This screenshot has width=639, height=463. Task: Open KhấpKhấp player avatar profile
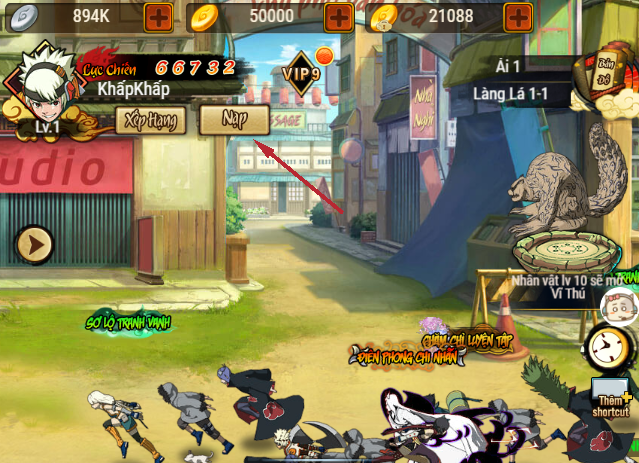point(44,83)
